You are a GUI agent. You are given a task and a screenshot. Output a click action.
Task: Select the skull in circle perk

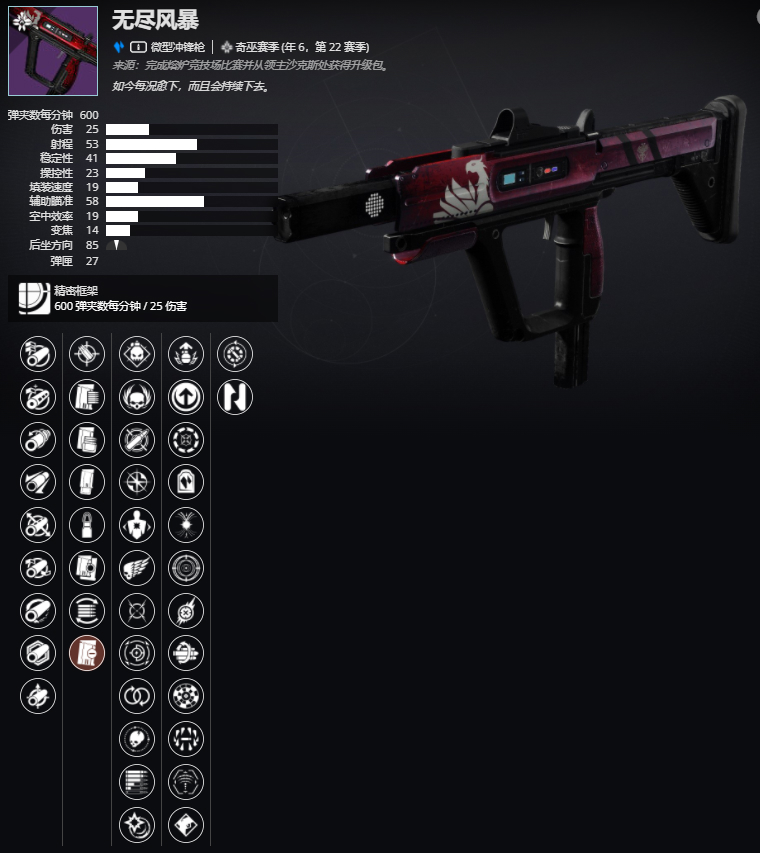137,739
